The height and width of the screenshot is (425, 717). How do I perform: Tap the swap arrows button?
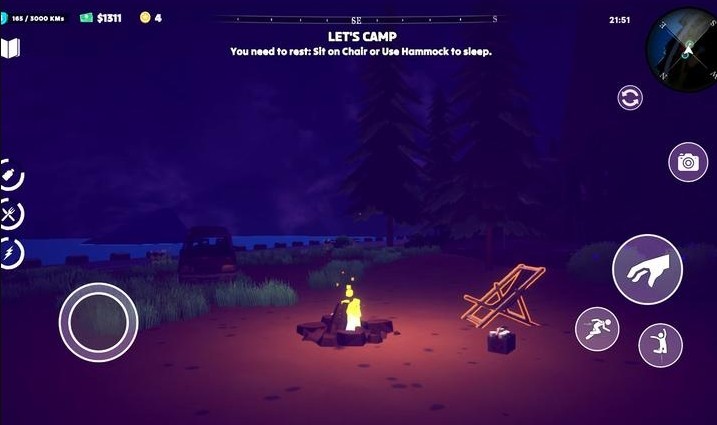click(x=630, y=97)
